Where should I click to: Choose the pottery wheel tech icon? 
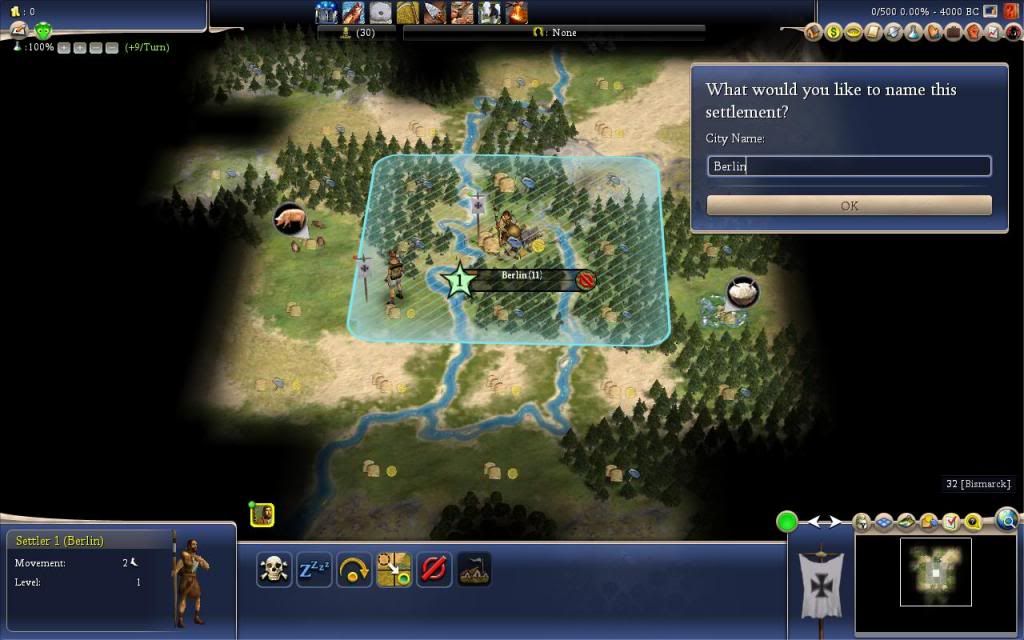point(380,12)
